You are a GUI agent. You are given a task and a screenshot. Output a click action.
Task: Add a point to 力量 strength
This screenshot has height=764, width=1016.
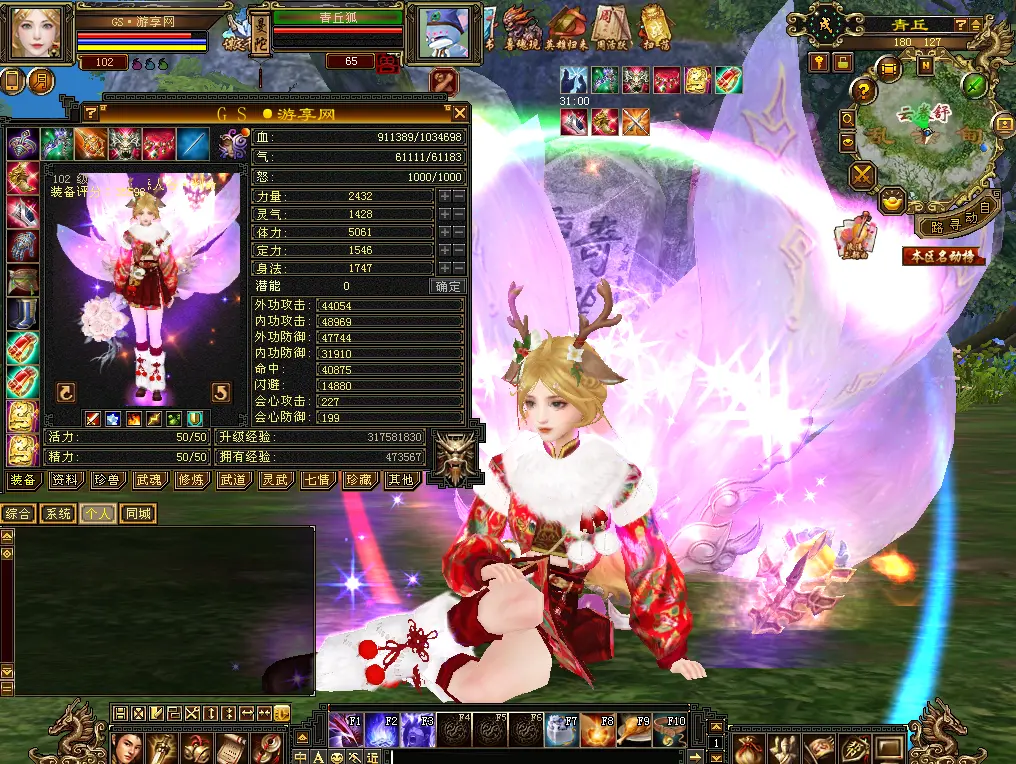coord(444,196)
